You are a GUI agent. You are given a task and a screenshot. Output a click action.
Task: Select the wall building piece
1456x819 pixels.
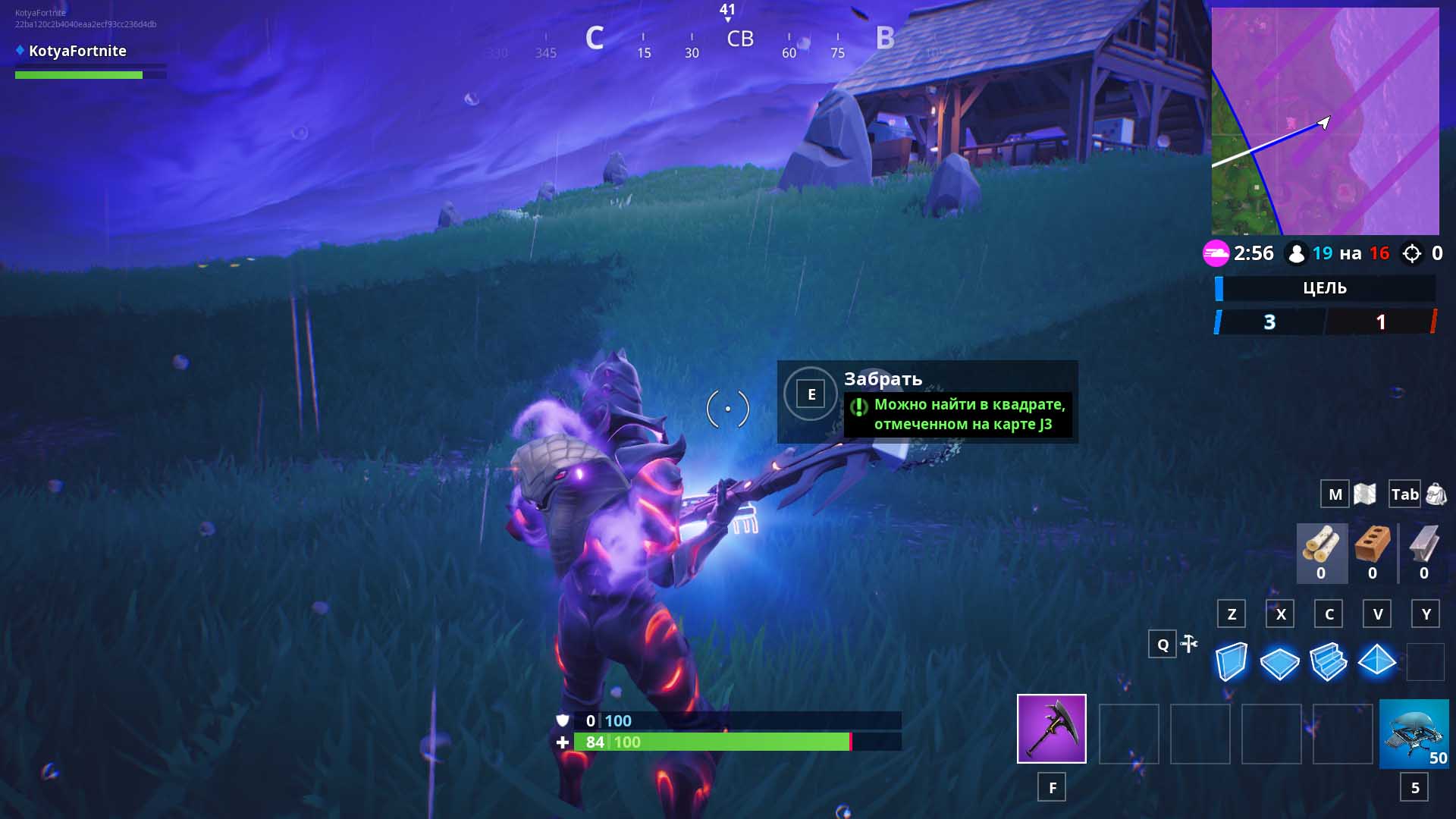[1231, 661]
